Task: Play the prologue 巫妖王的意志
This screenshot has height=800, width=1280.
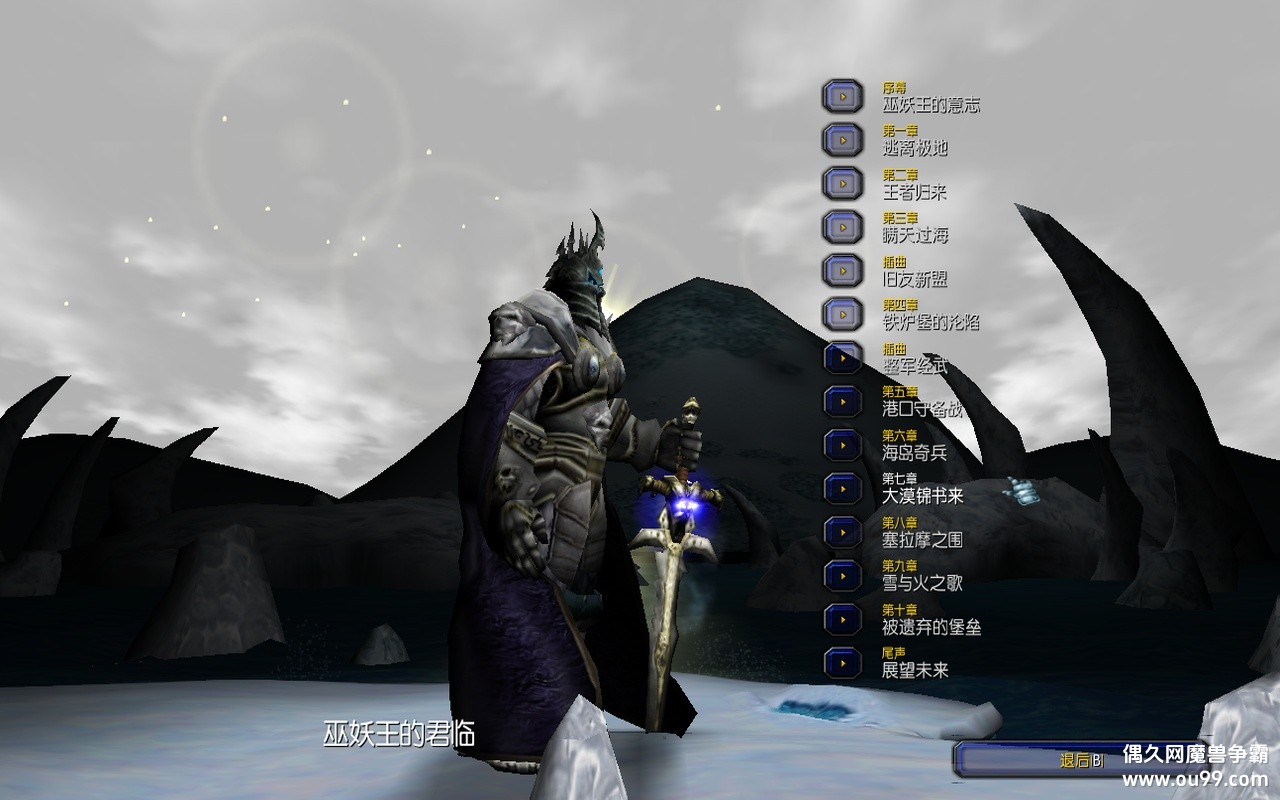Action: pos(842,96)
